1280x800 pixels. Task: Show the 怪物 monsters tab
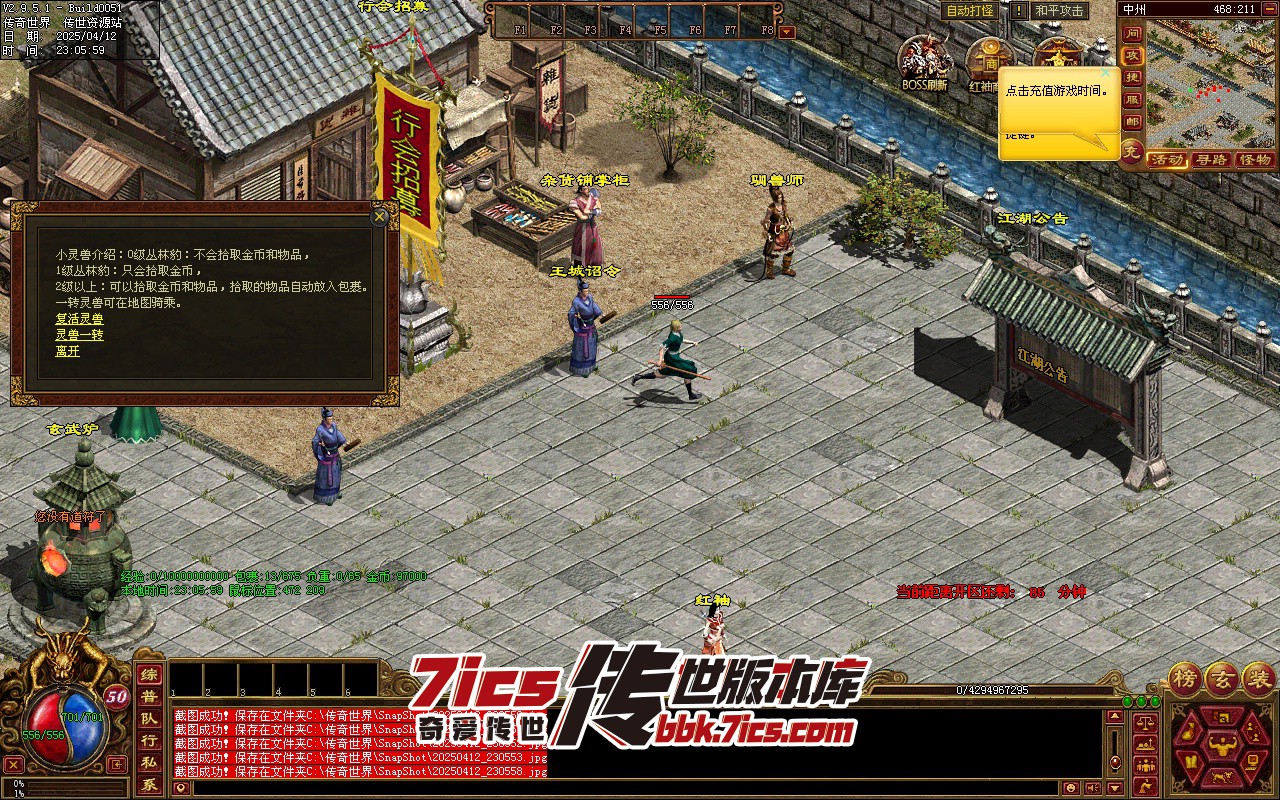click(x=1254, y=160)
